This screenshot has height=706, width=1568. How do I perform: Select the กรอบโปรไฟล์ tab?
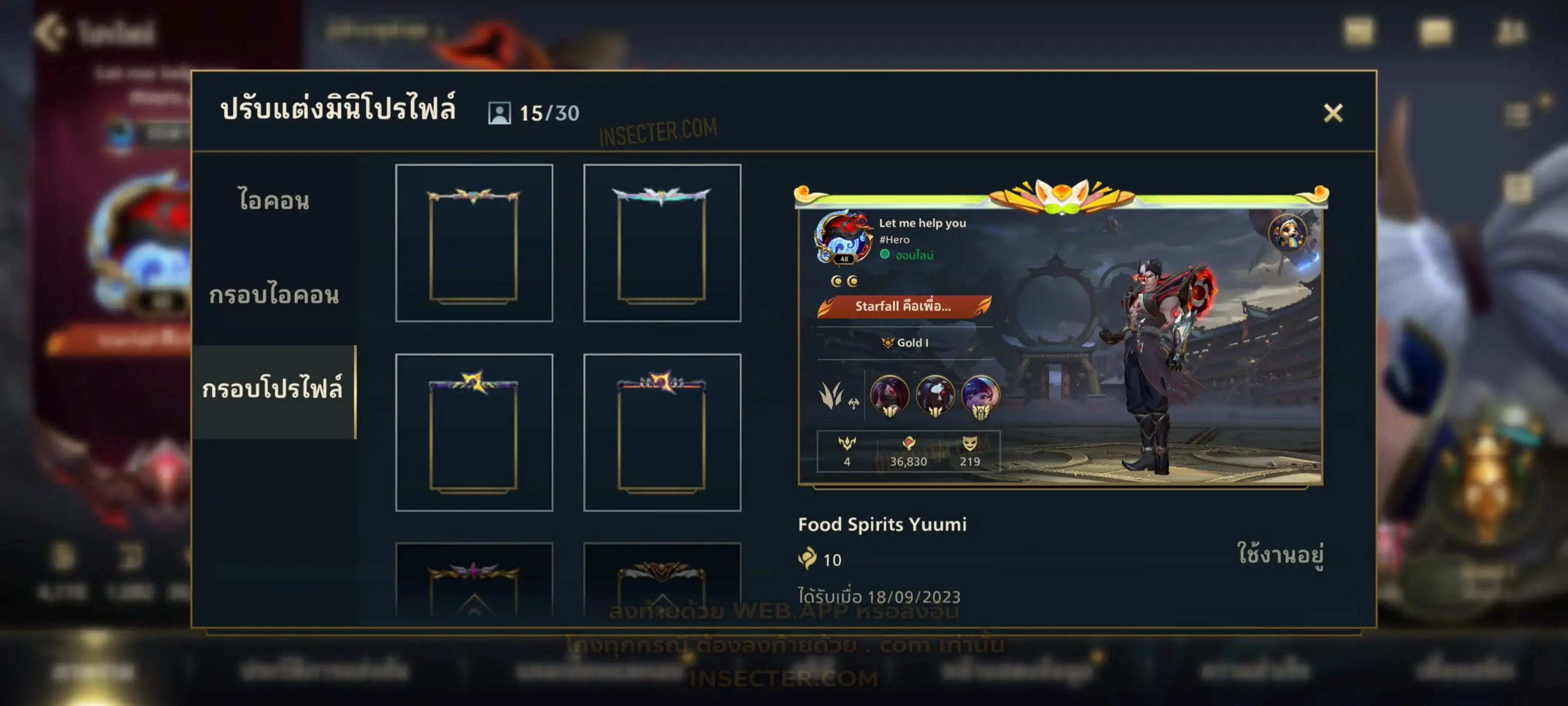[273, 389]
